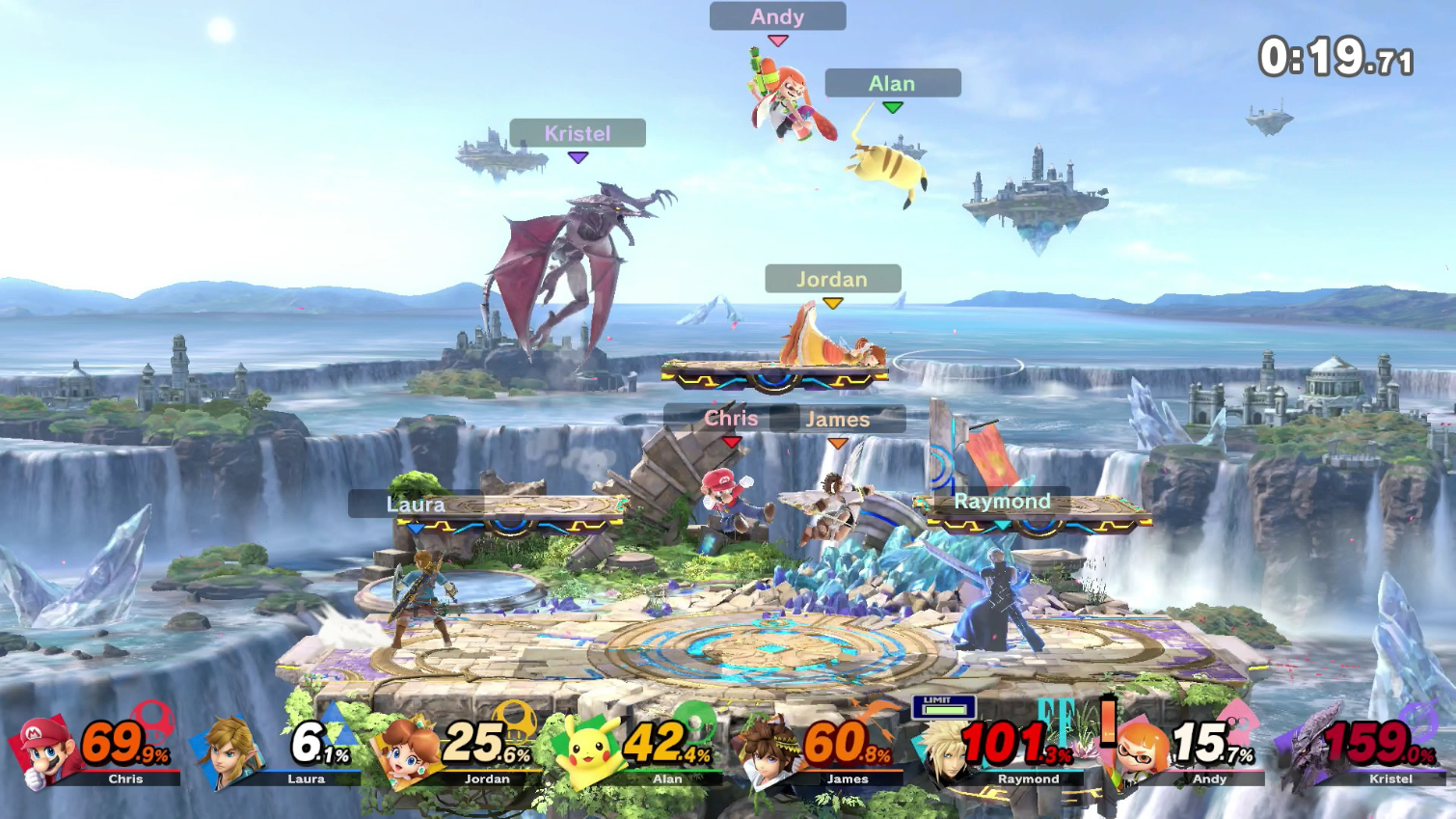Expand the pink arrow under Andy's name tag
Image resolution: width=1456 pixels, height=819 pixels.
coord(776,40)
